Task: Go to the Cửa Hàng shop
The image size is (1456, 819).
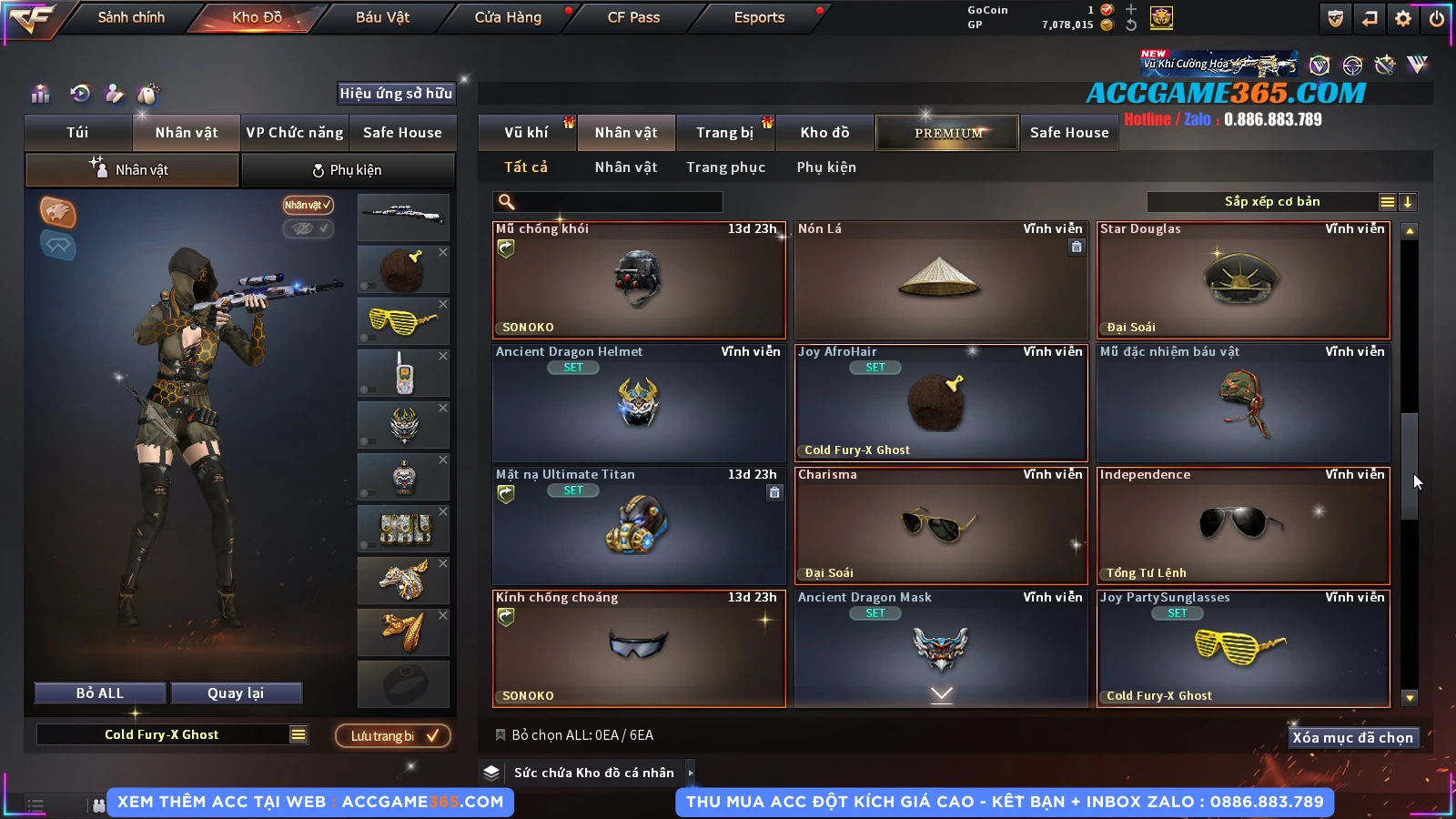Action: pyautogui.click(x=508, y=17)
